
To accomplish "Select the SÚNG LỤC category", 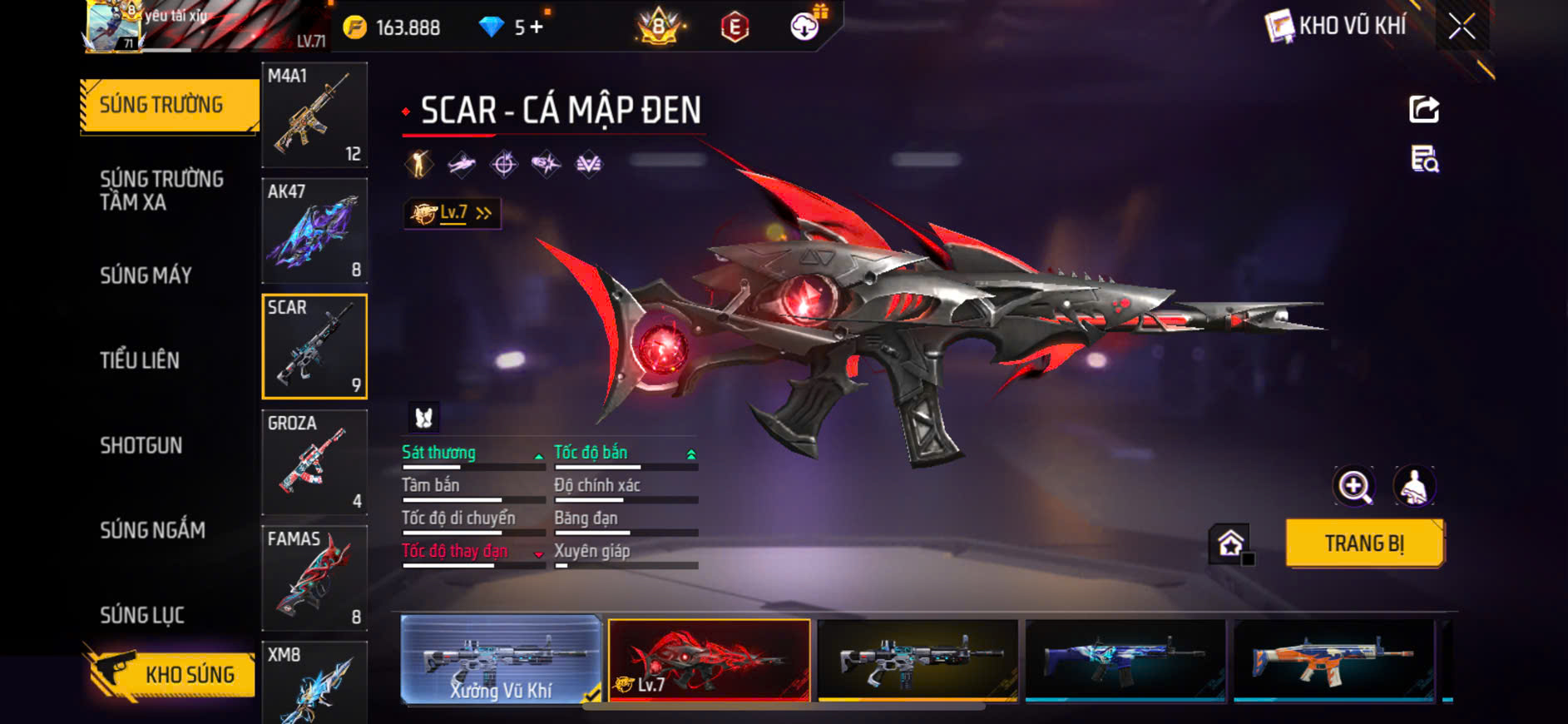I will point(142,615).
